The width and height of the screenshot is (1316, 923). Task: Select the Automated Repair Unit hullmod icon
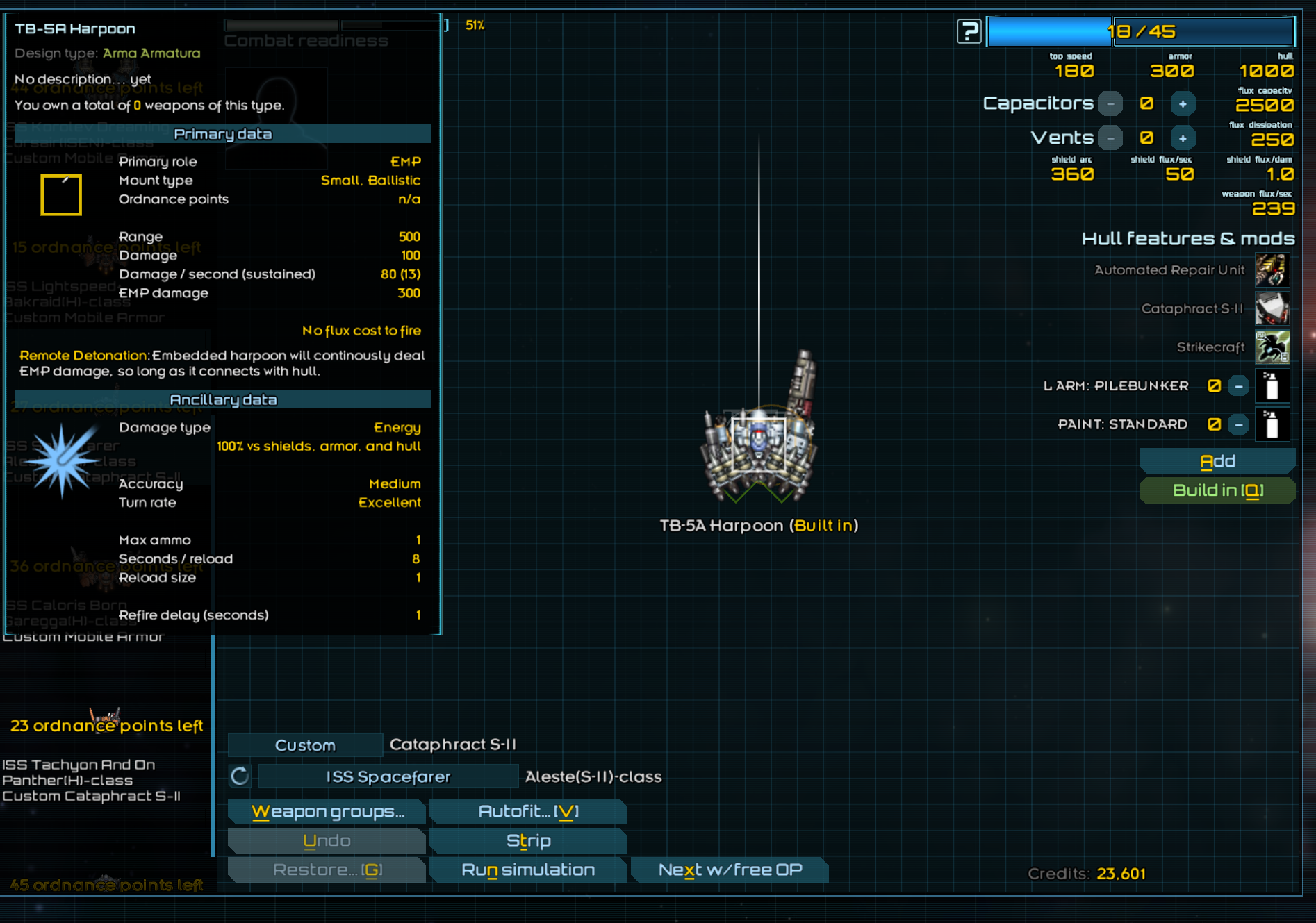click(x=1272, y=270)
